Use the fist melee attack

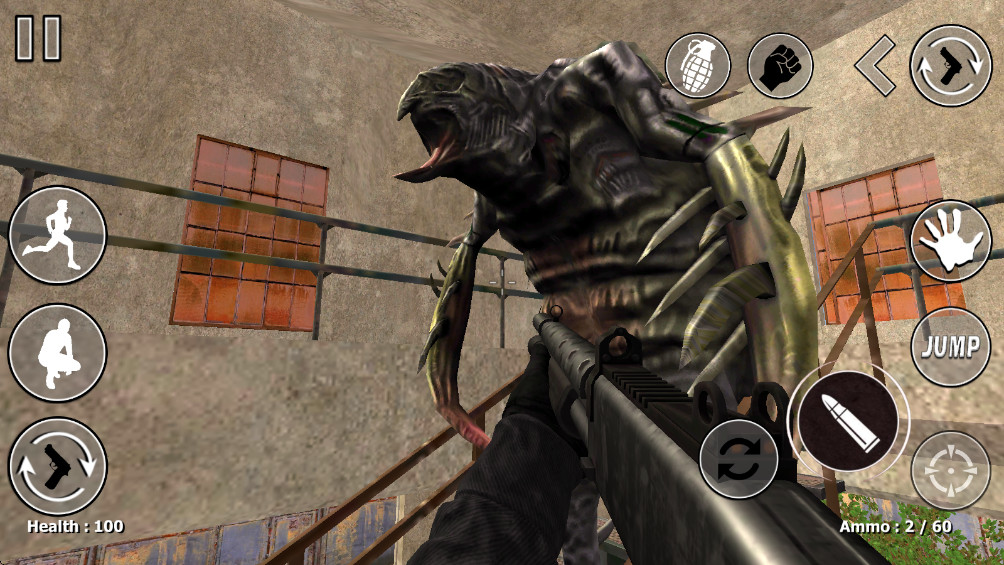click(x=780, y=66)
